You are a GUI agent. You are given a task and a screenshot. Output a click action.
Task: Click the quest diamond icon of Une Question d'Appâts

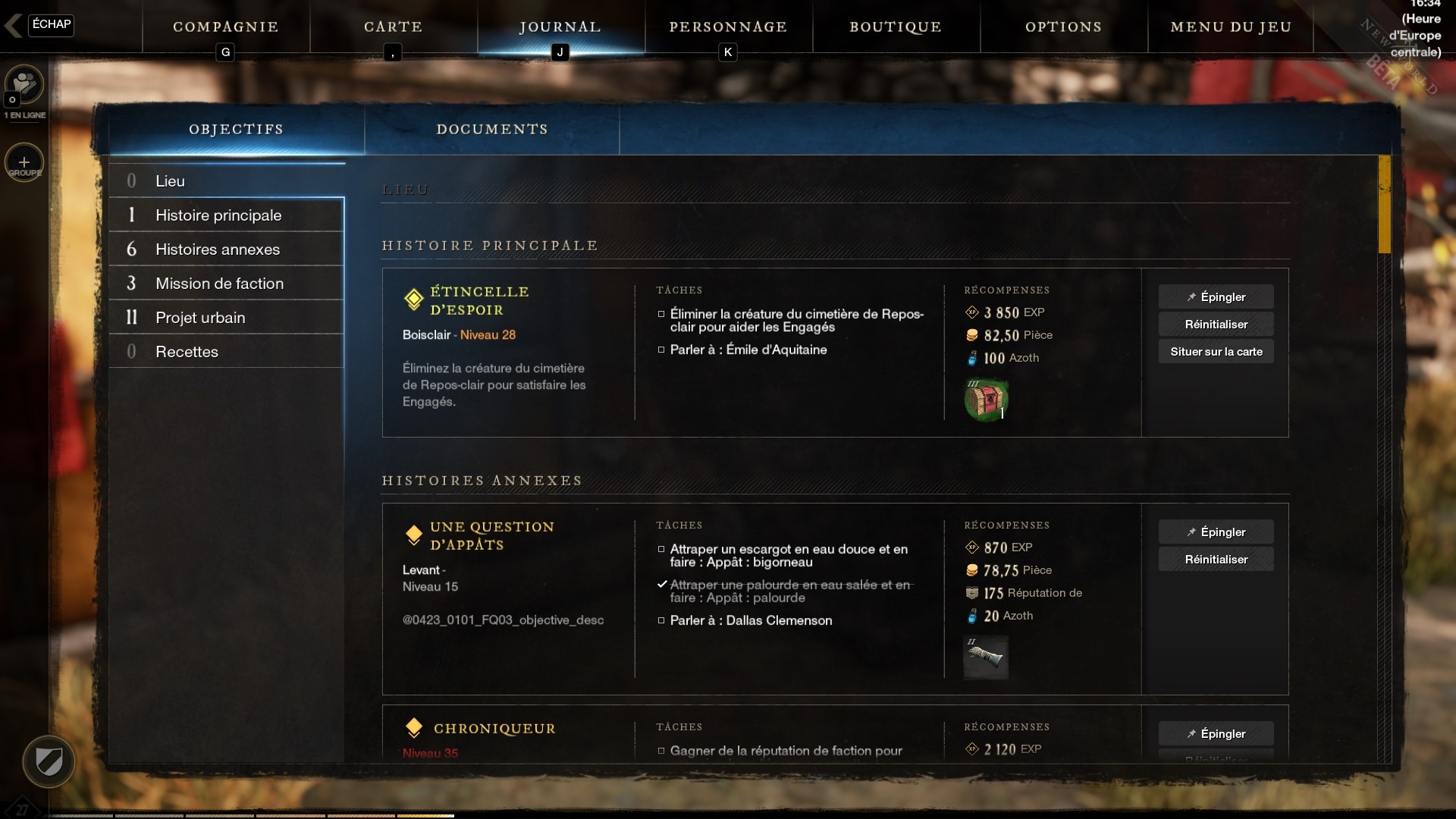pos(414,536)
